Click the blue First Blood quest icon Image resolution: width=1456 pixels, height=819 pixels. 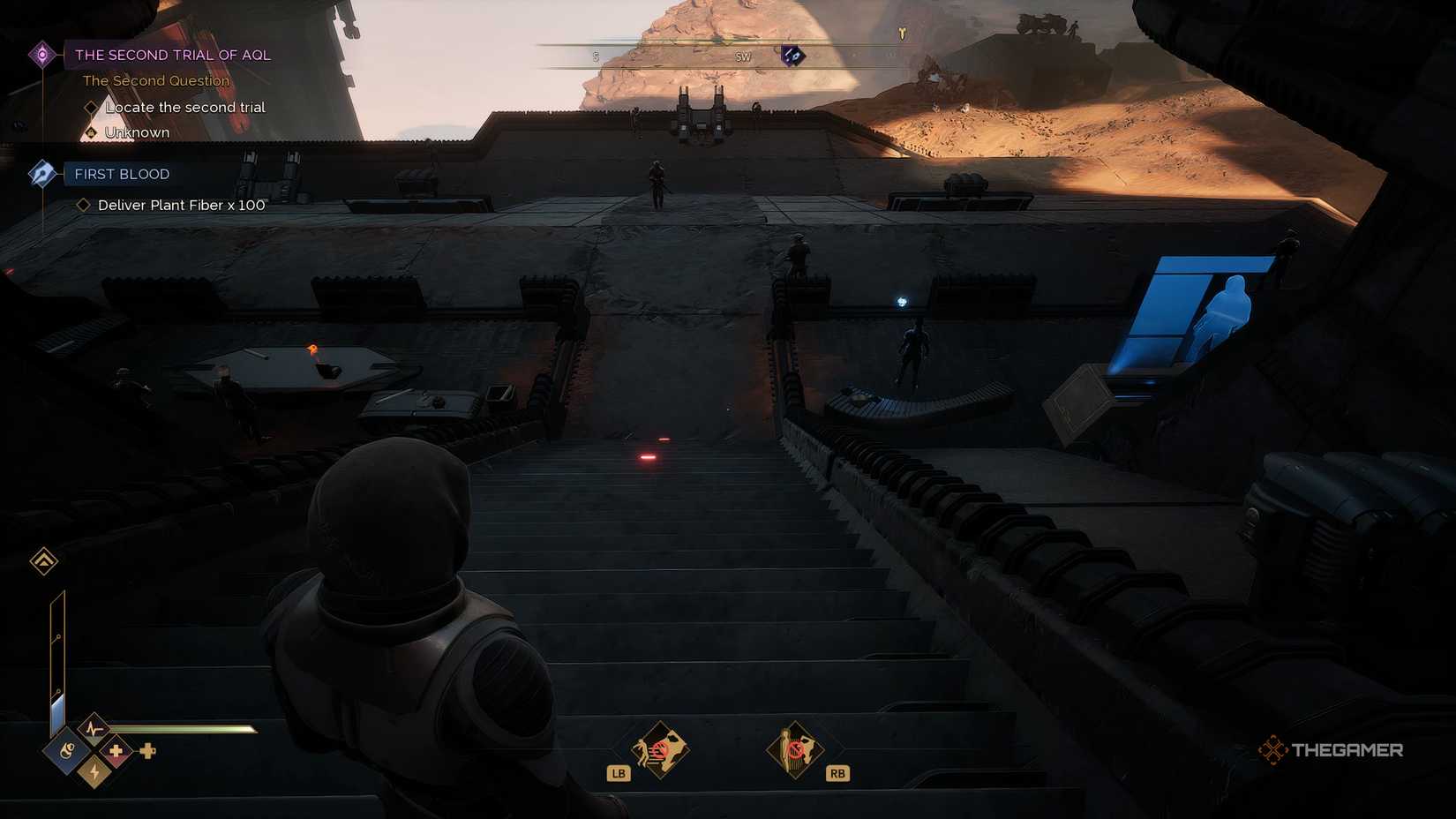tap(42, 173)
